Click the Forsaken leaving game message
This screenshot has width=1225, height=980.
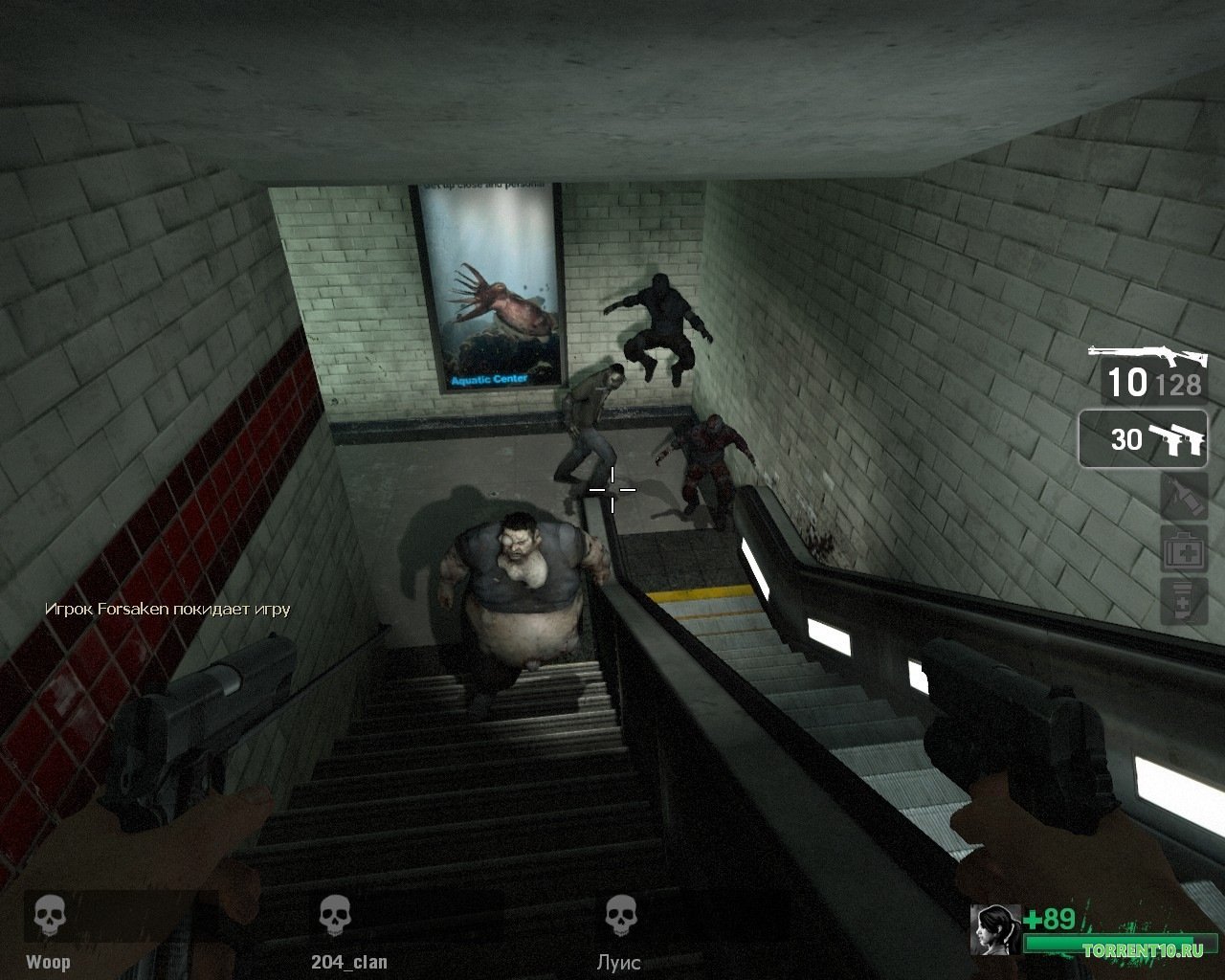pos(167,609)
